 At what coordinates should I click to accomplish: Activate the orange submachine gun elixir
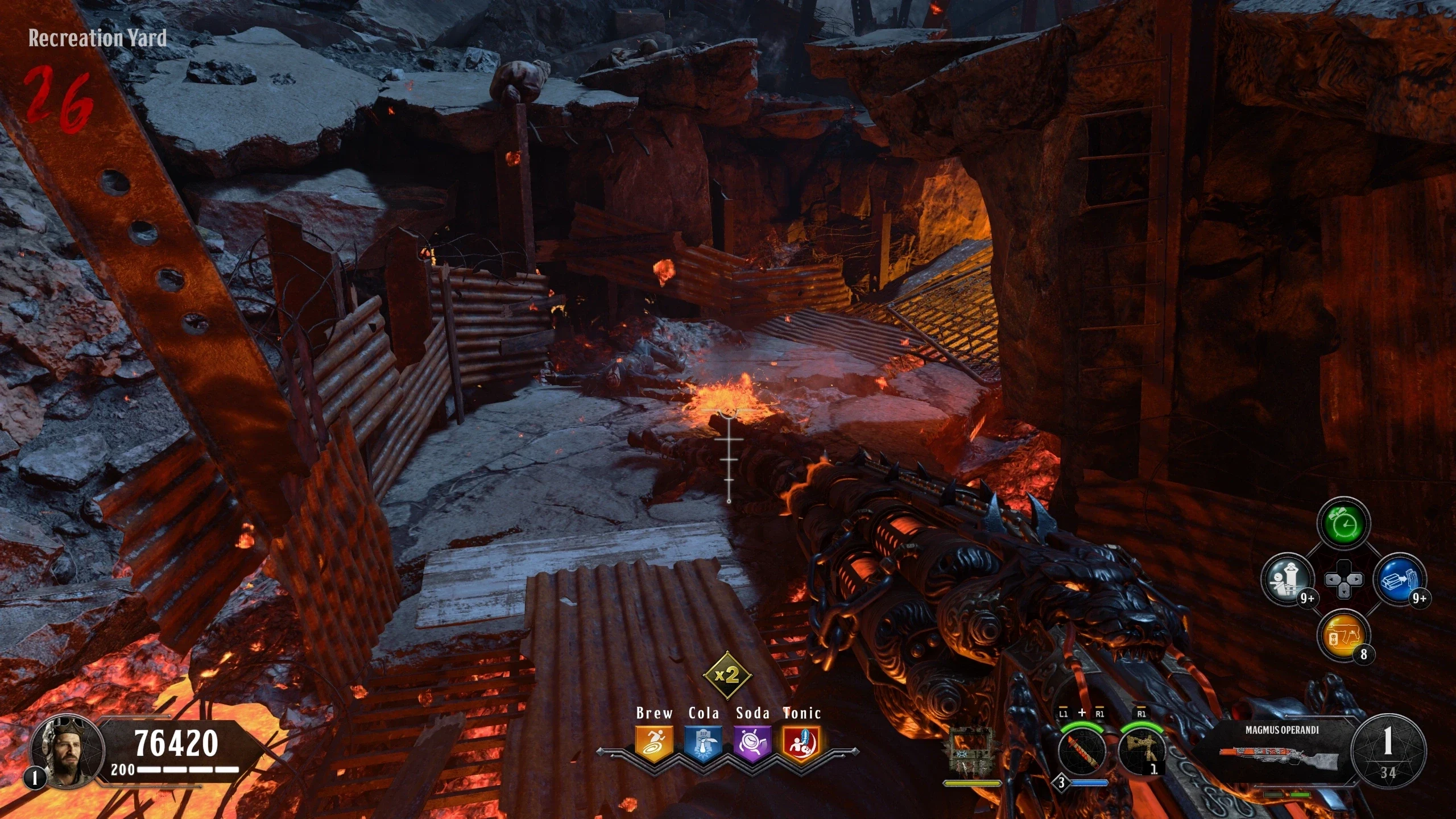click(1344, 636)
